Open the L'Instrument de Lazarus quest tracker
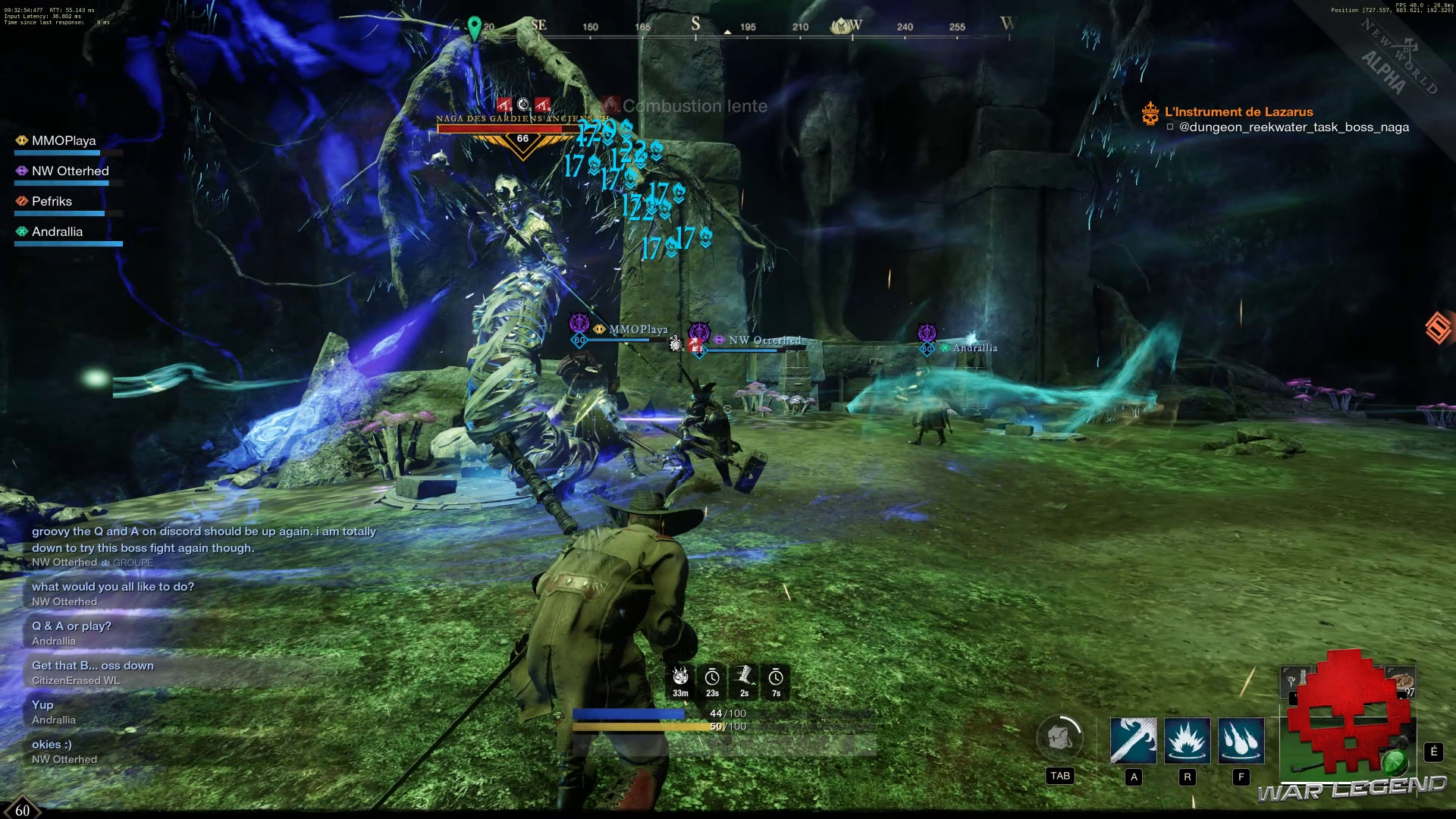1456x819 pixels. pyautogui.click(x=1238, y=112)
